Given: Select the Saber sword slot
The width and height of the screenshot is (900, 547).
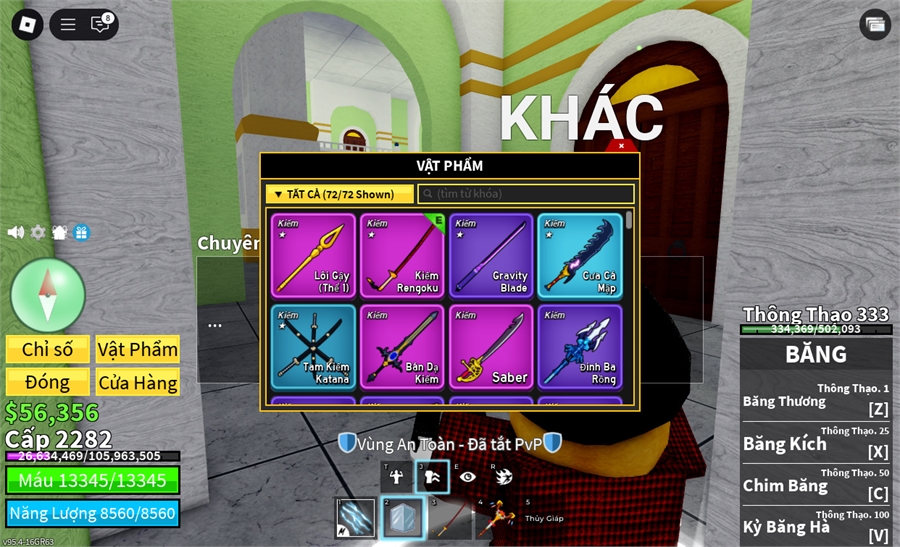Looking at the screenshot, I should pos(492,346).
